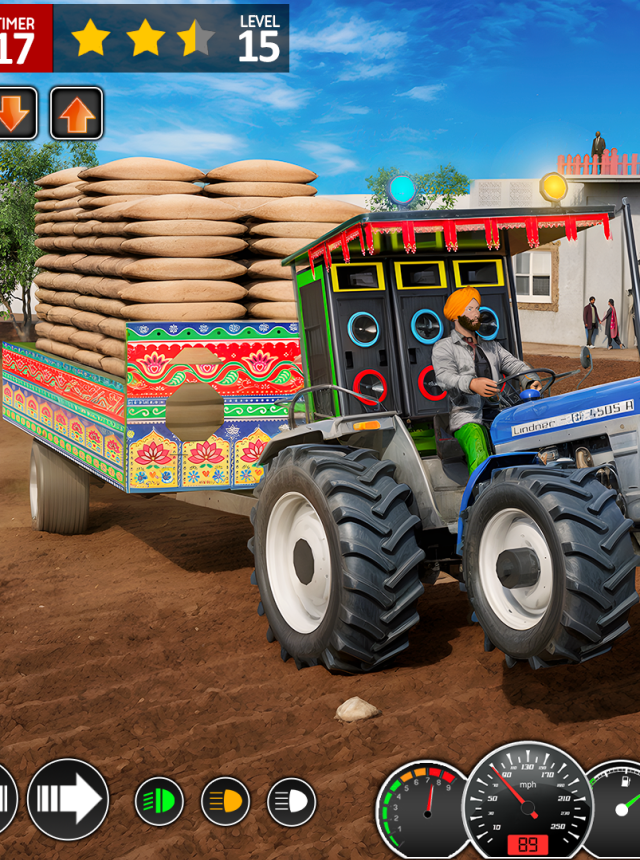
Task: Toggle the green headlight icon
Action: [x=160, y=801]
